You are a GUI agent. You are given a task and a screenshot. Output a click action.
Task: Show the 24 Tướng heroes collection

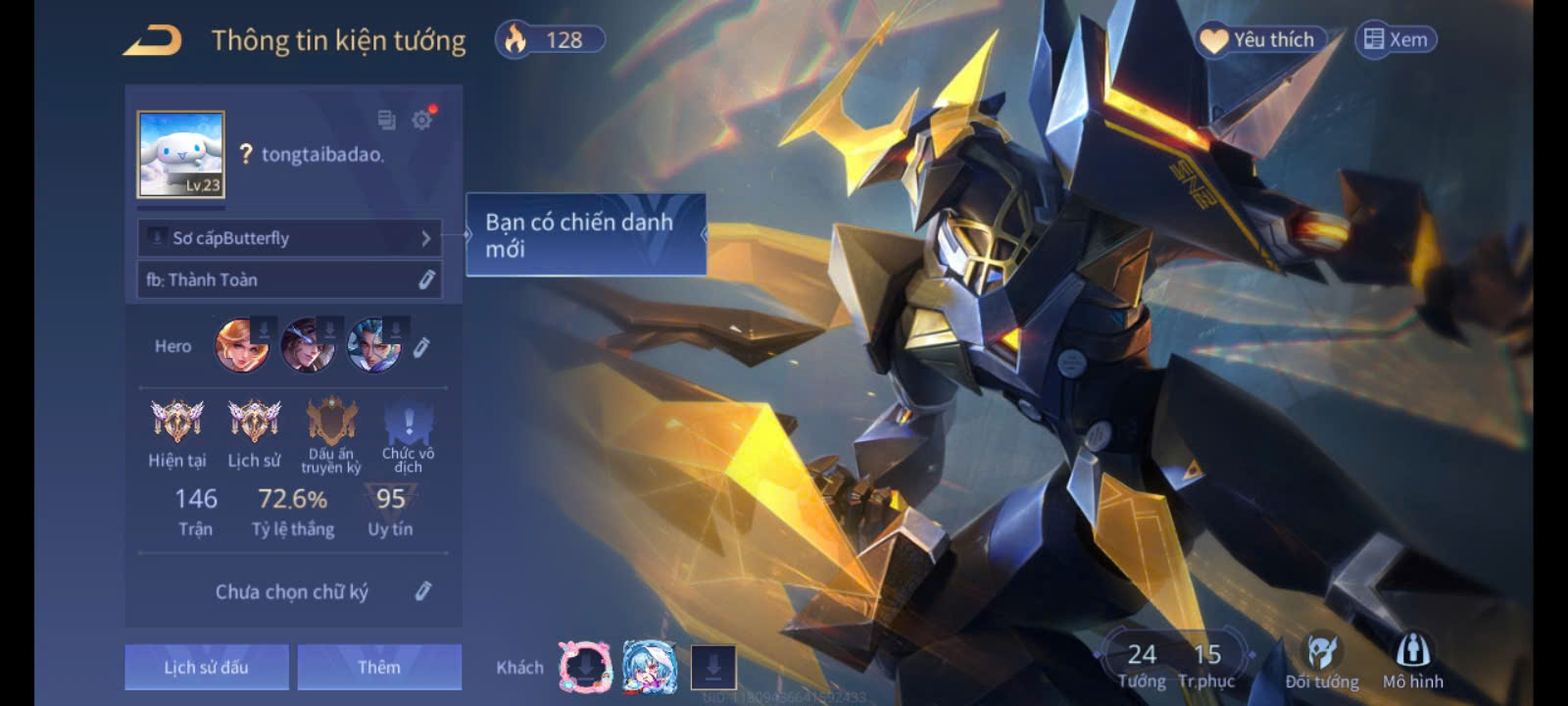pos(1142,665)
